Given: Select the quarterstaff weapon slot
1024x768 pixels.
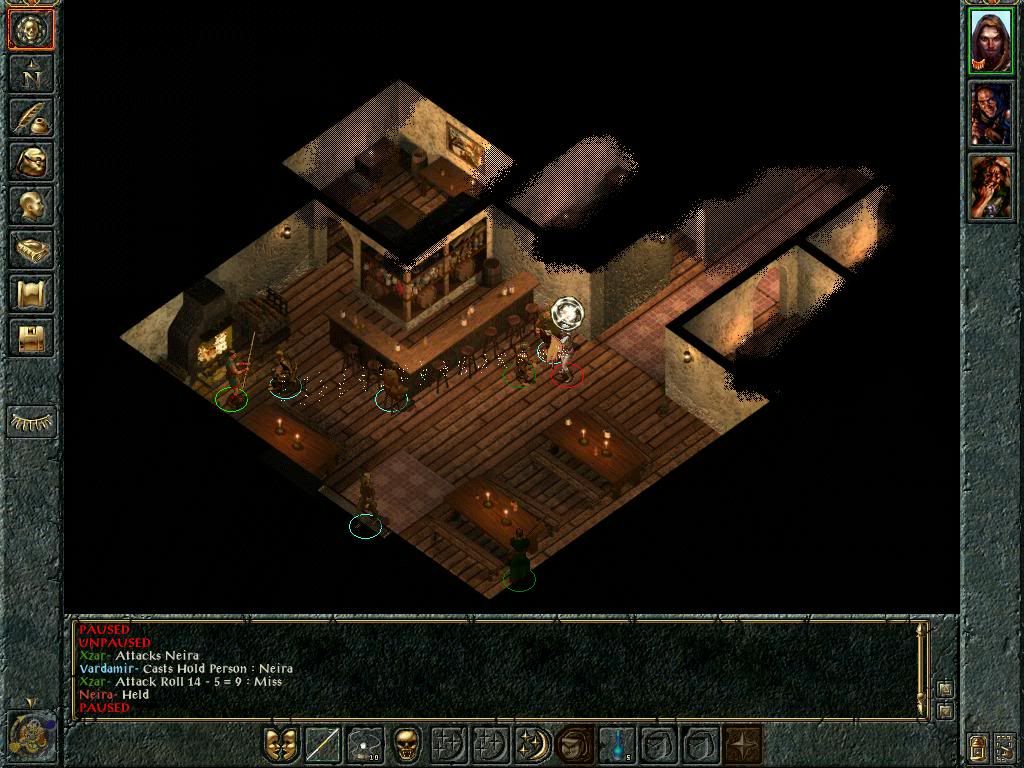Looking at the screenshot, I should coord(322,745).
